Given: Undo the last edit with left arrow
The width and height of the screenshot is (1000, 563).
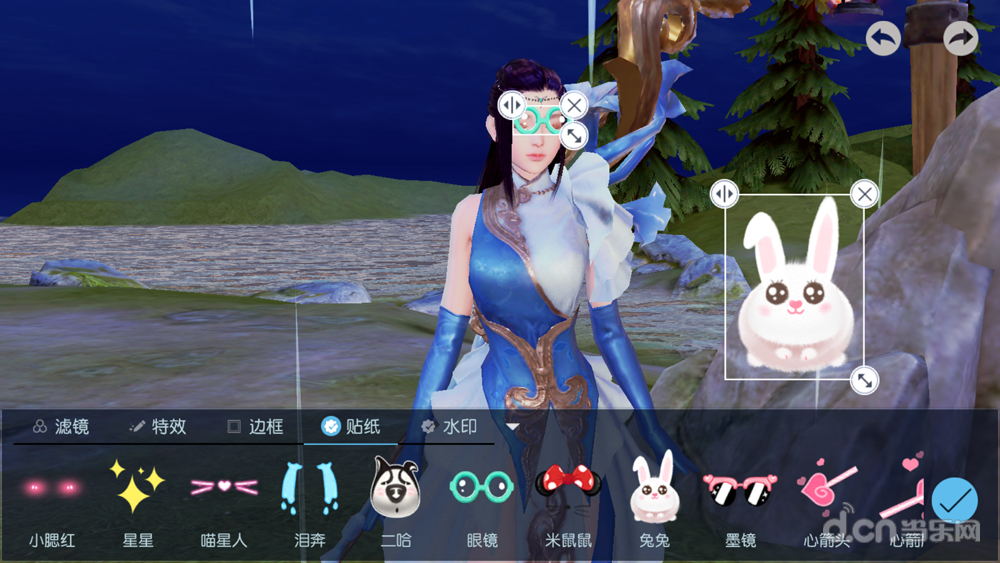Looking at the screenshot, I should click(x=883, y=39).
